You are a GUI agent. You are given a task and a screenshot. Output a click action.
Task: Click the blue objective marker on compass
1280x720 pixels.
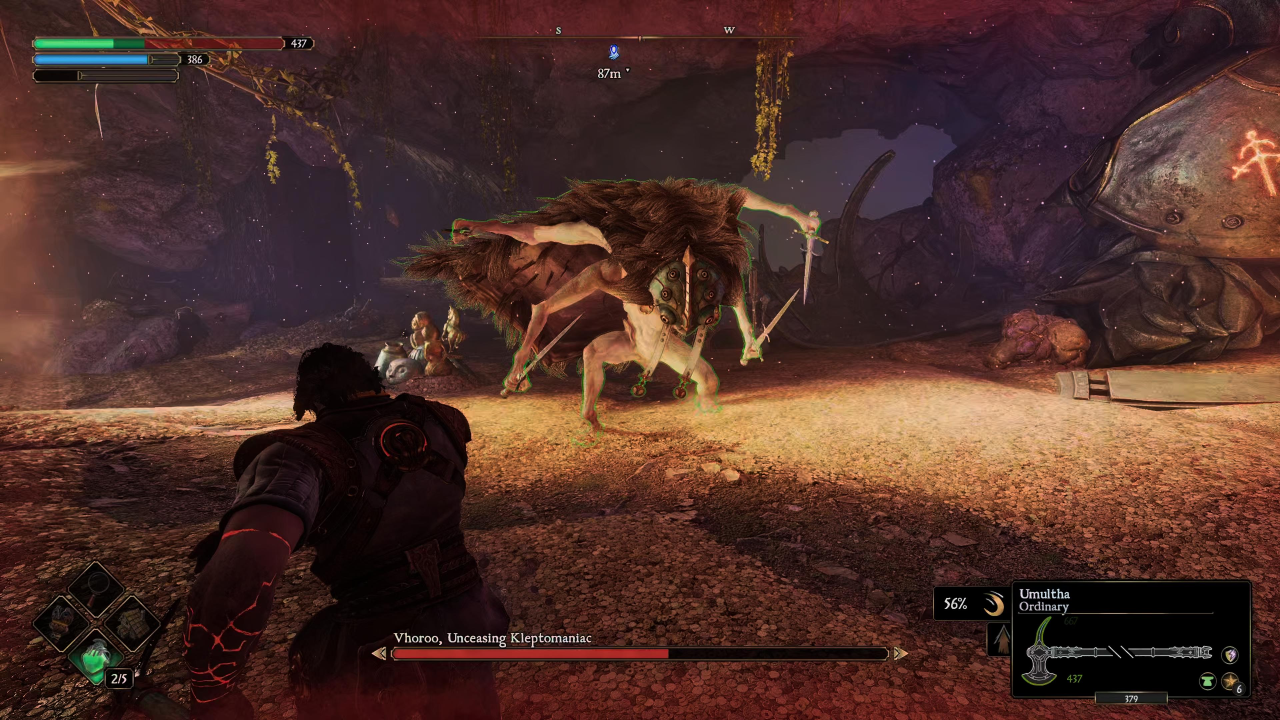(614, 52)
